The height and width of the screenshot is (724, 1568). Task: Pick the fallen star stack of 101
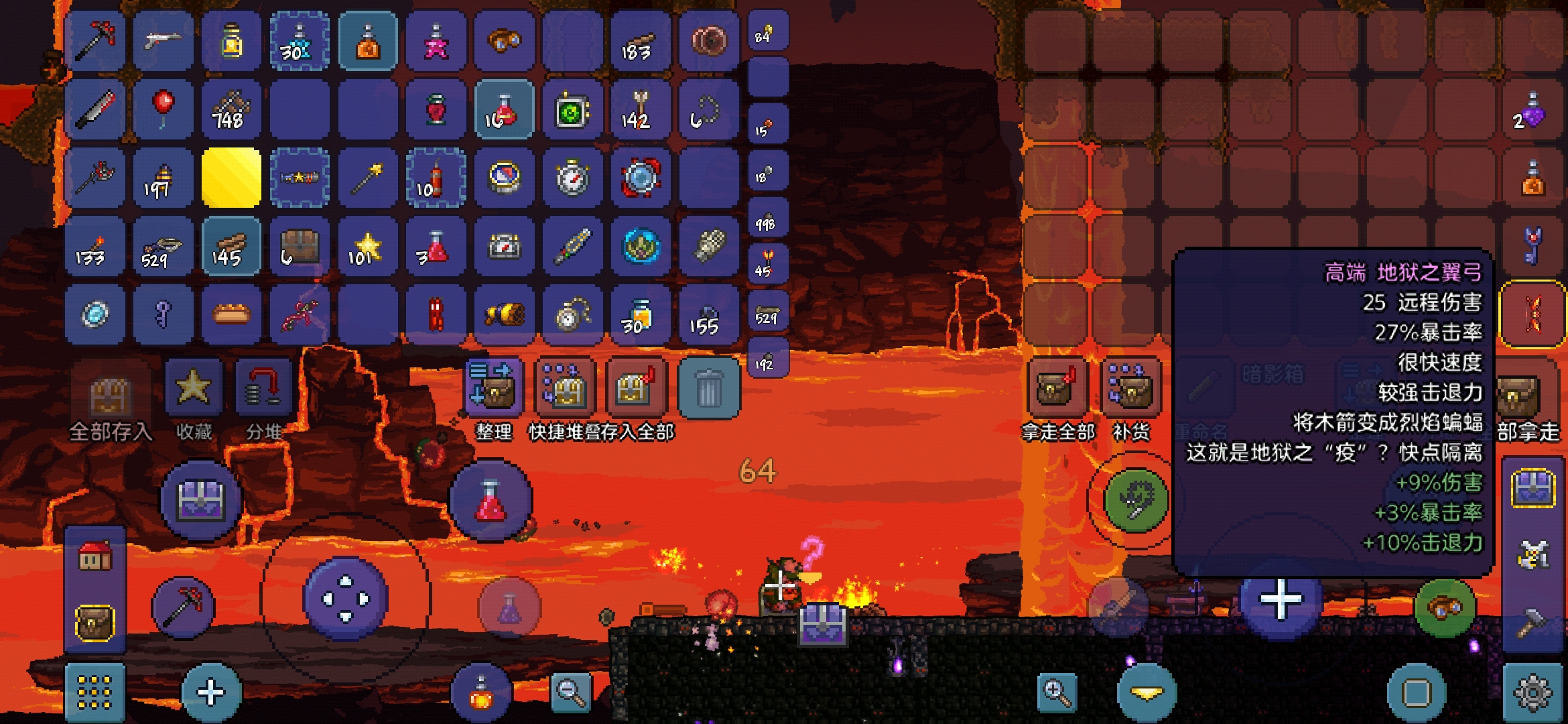point(367,247)
